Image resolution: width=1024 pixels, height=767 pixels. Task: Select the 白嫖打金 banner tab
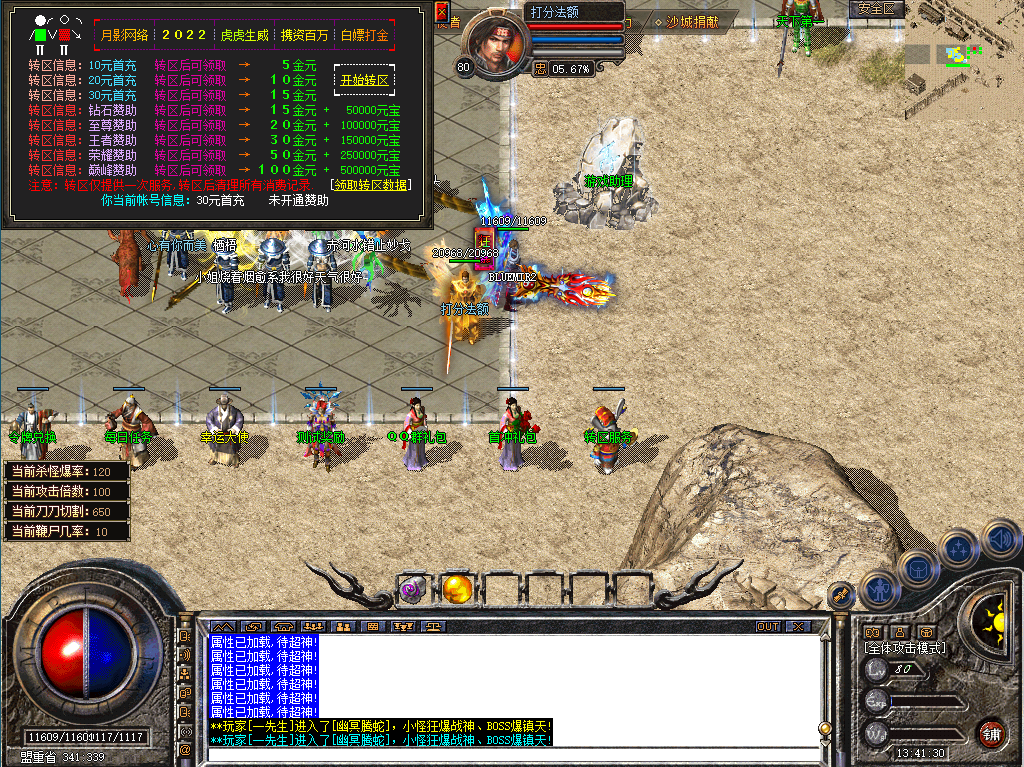pyautogui.click(x=364, y=35)
